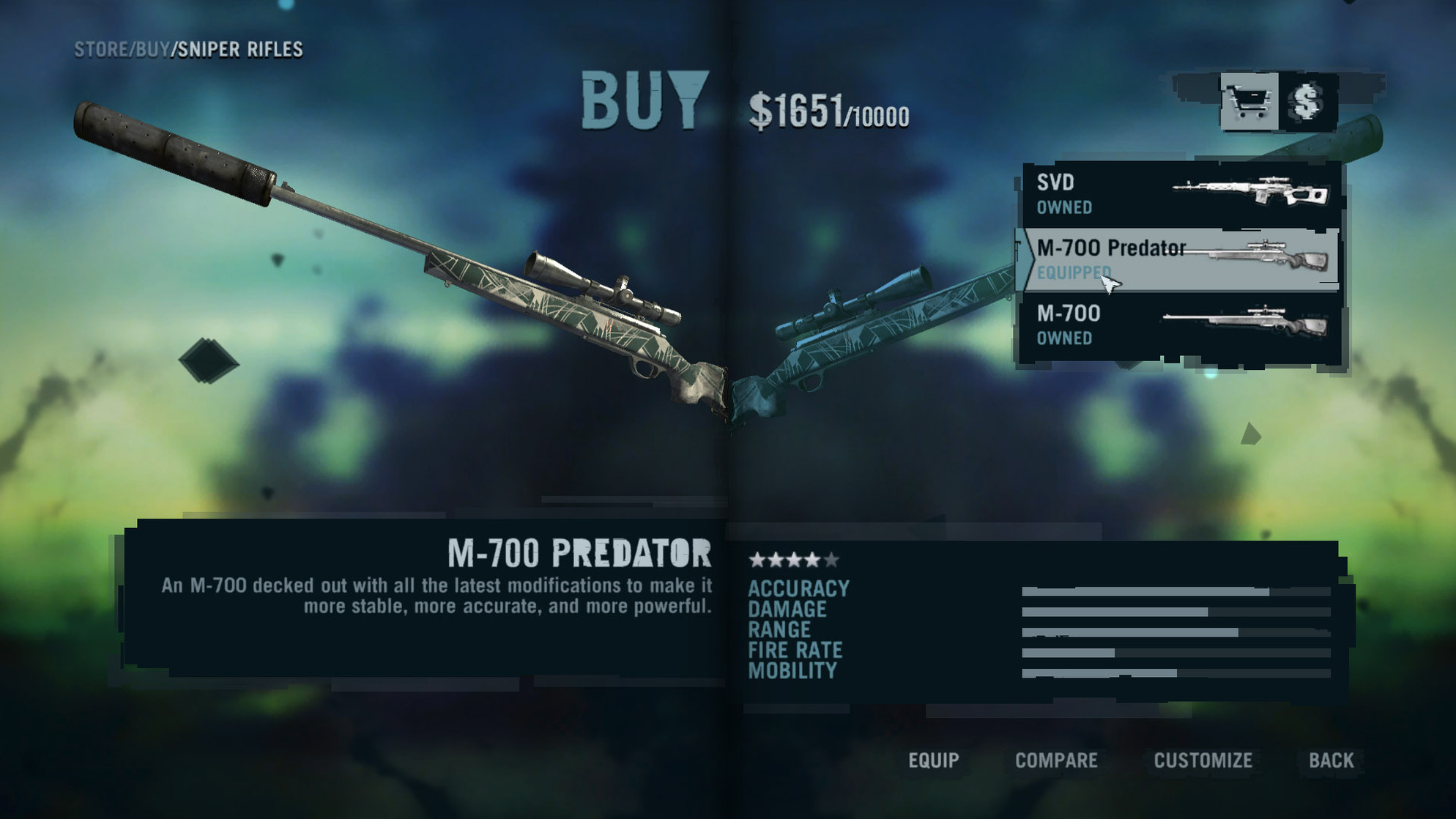1456x819 pixels.
Task: Pick the owned M-700 rifle entry
Action: pos(1181,325)
